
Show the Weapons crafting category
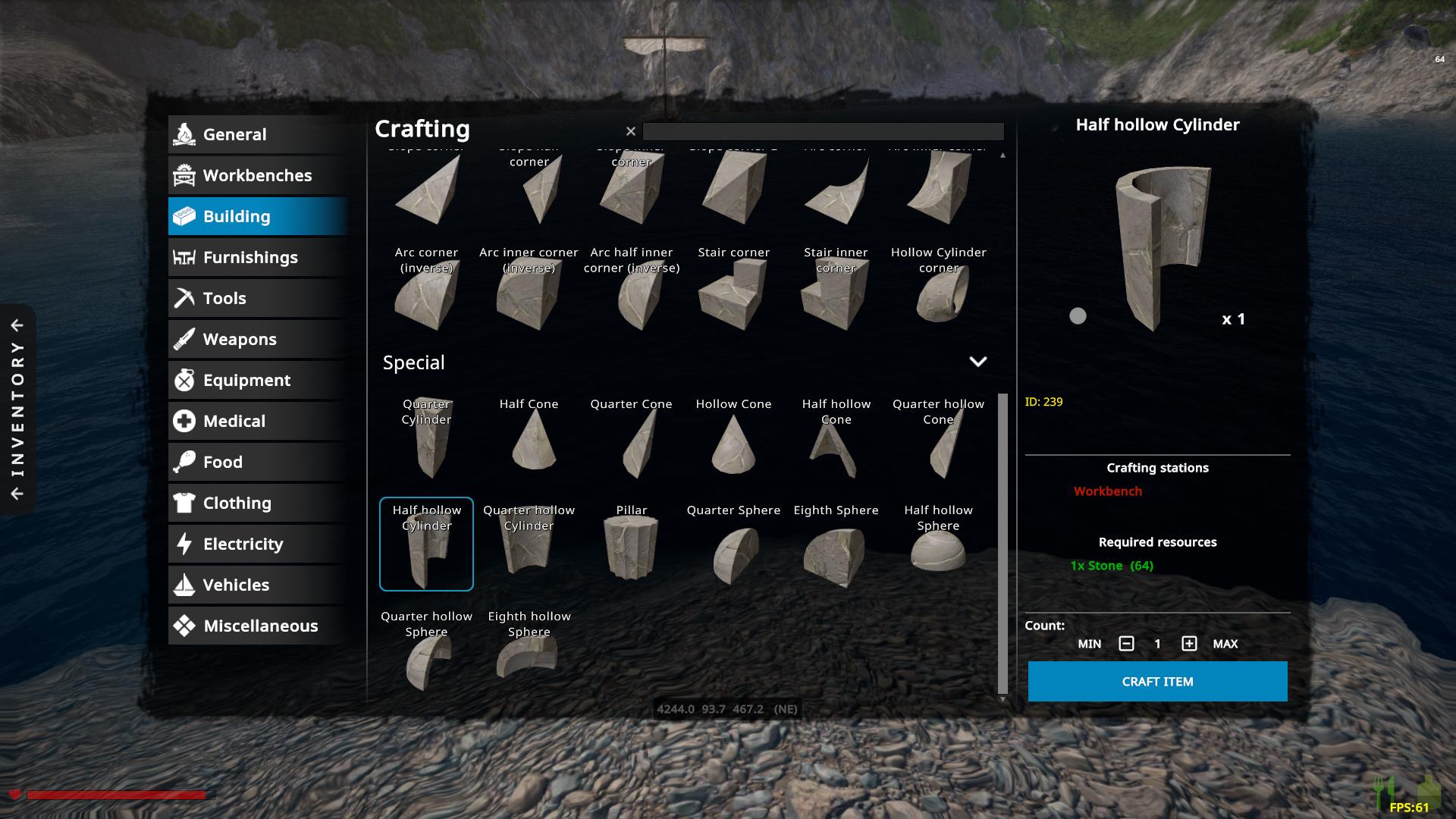[x=257, y=339]
